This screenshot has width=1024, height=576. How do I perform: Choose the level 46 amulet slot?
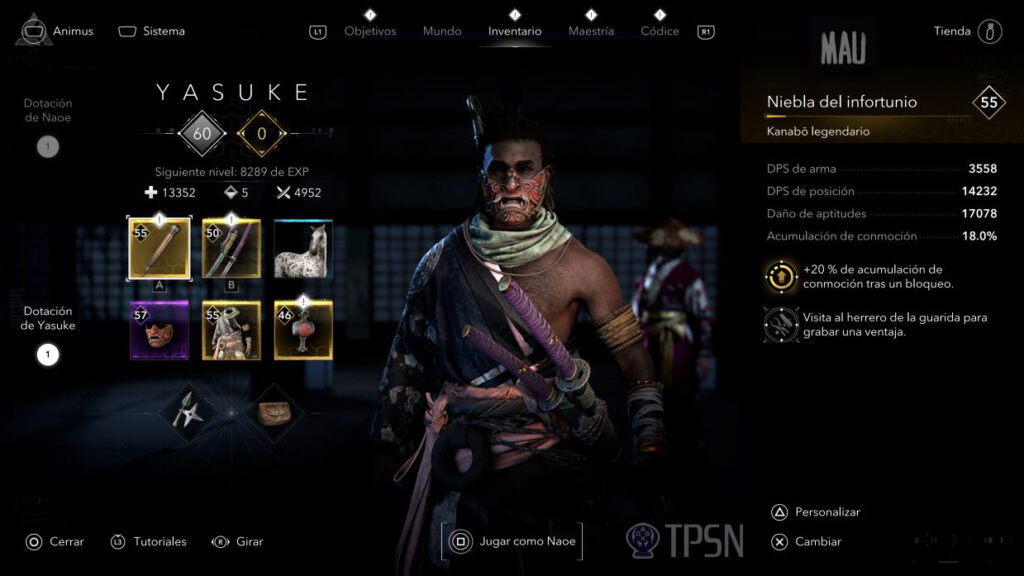[x=303, y=330]
